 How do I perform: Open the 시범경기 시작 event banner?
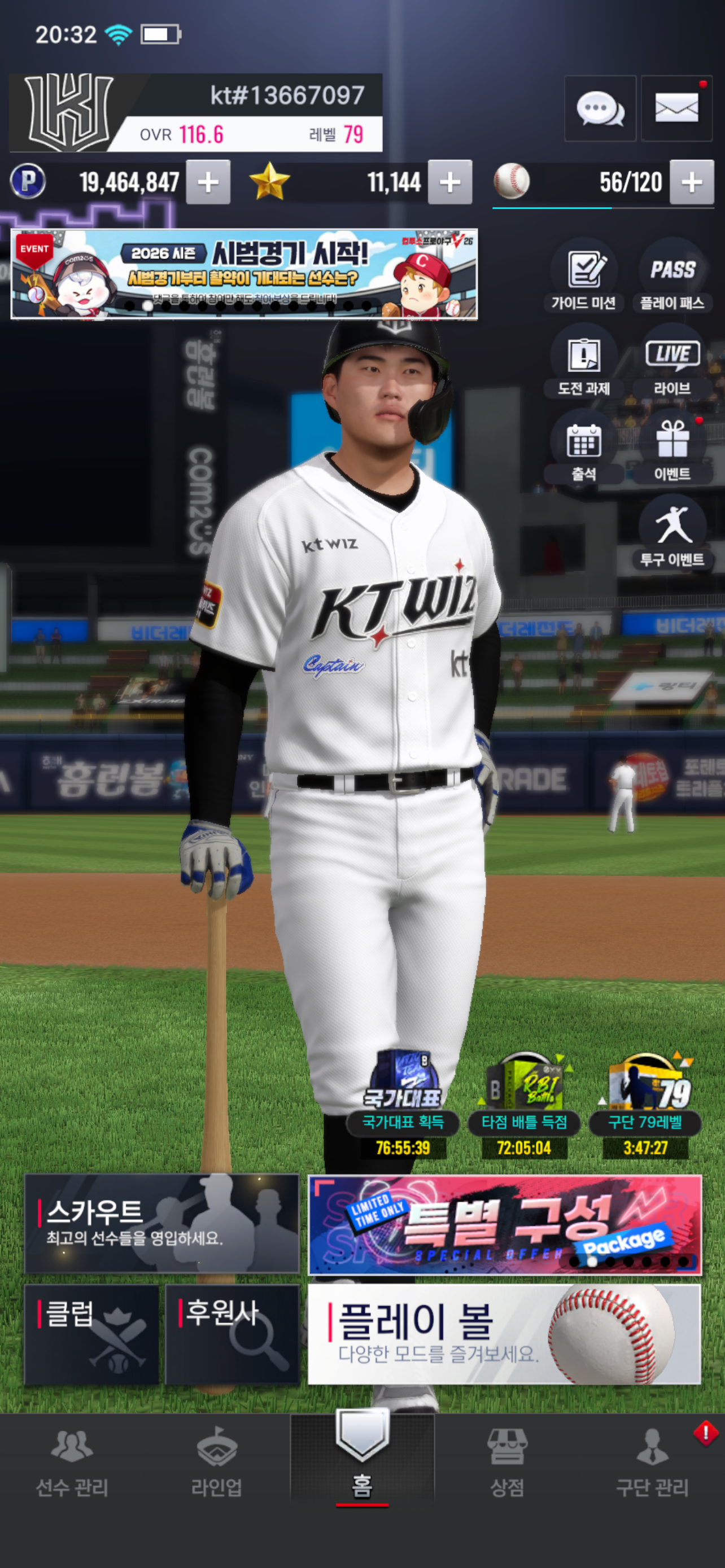click(x=243, y=274)
